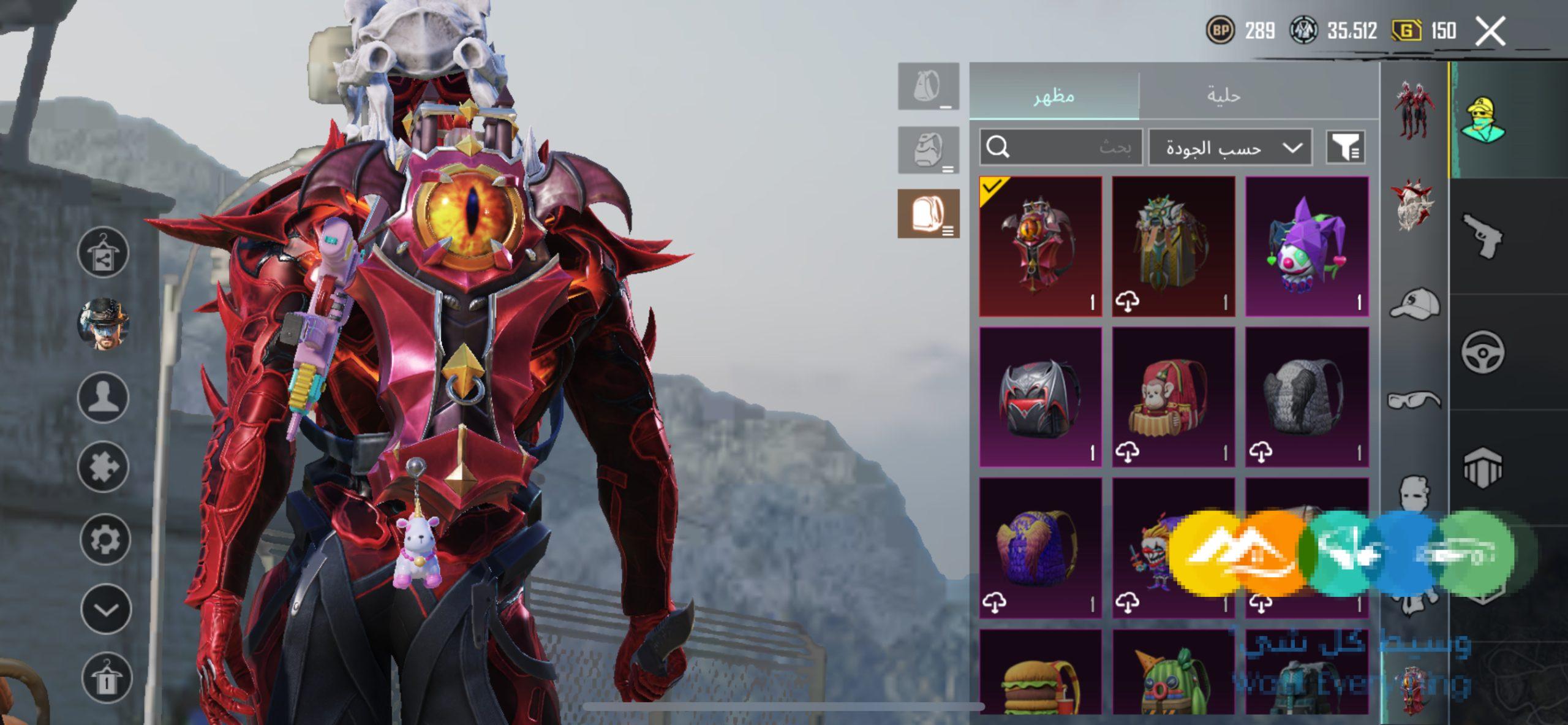Open the pistol weapons category
1568x725 pixels.
(x=1482, y=236)
